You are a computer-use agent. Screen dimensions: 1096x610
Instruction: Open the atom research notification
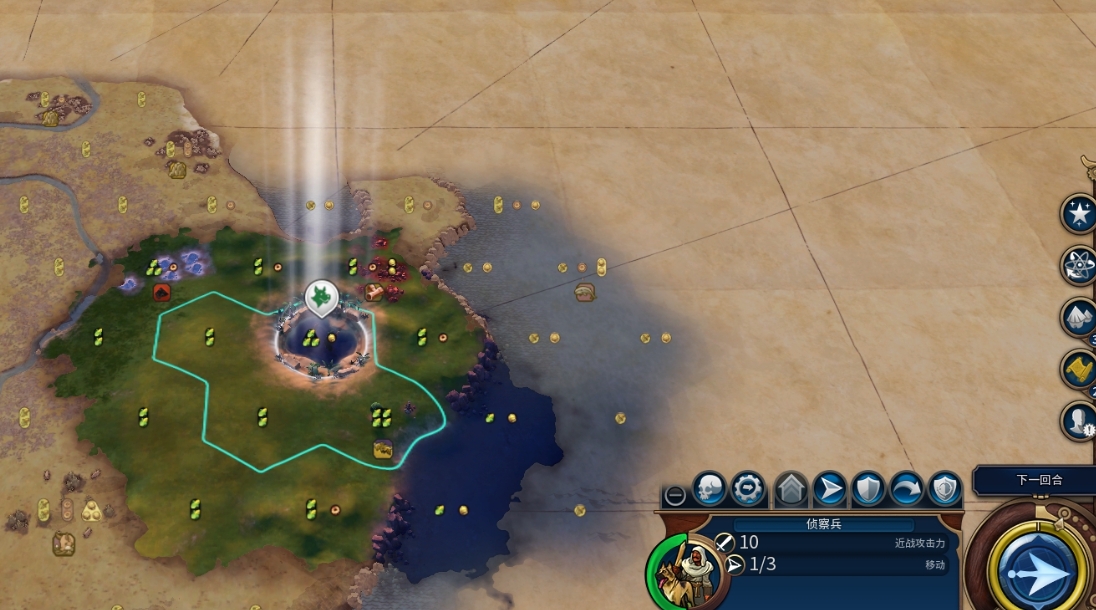click(x=1079, y=265)
